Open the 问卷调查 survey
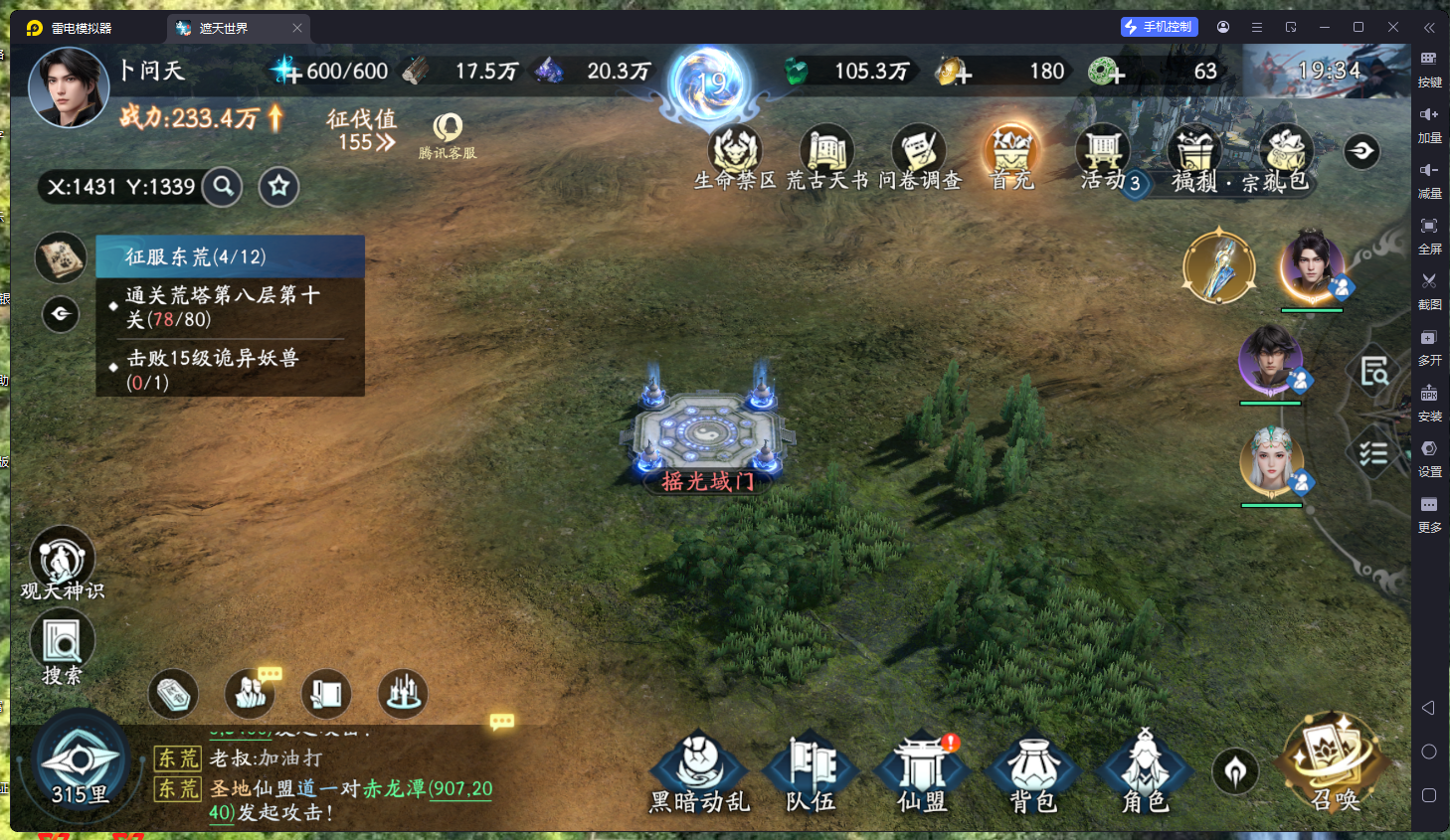1450x840 pixels. pos(919,156)
